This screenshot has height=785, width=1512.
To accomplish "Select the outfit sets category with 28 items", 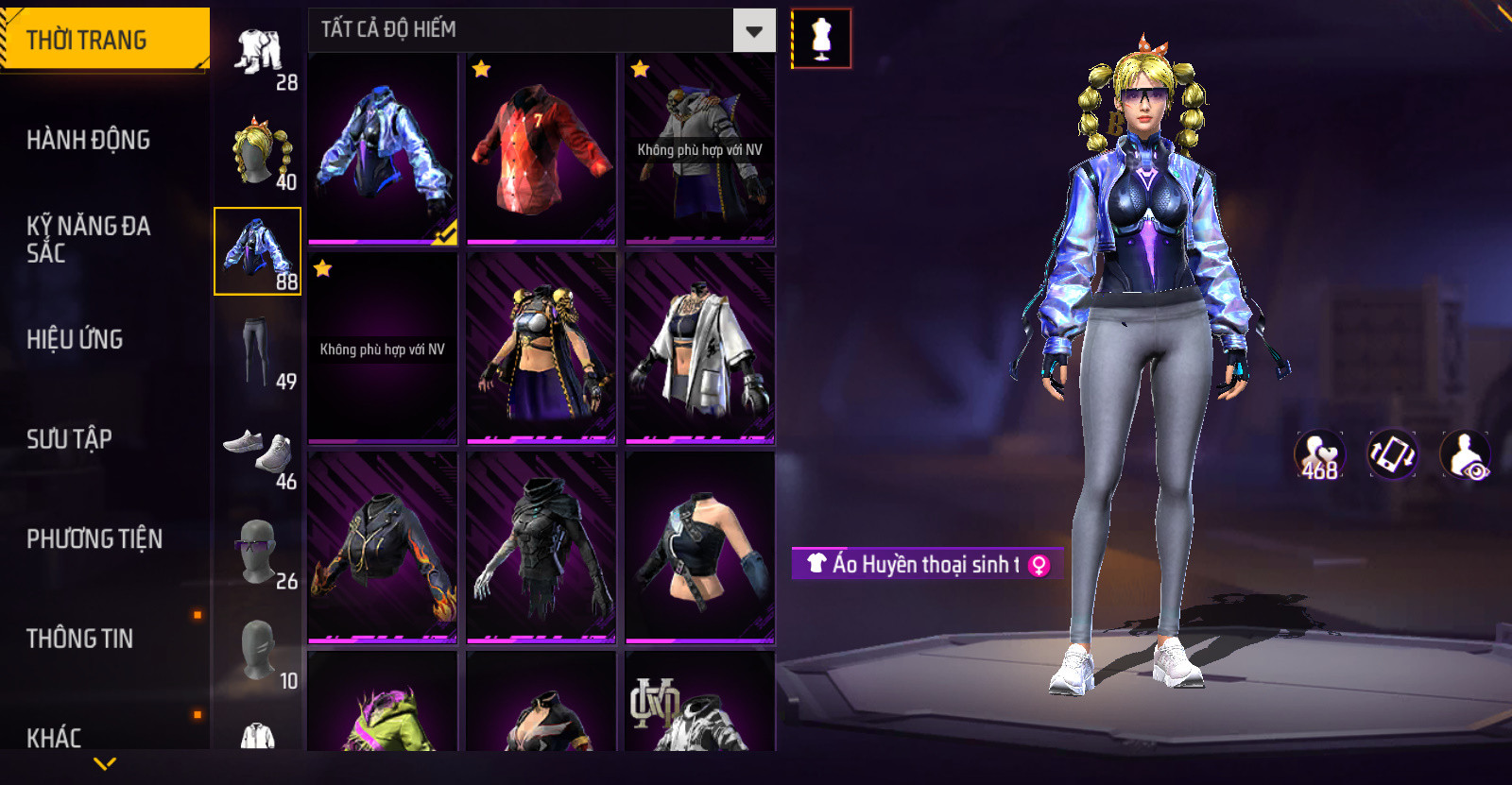I will point(259,54).
